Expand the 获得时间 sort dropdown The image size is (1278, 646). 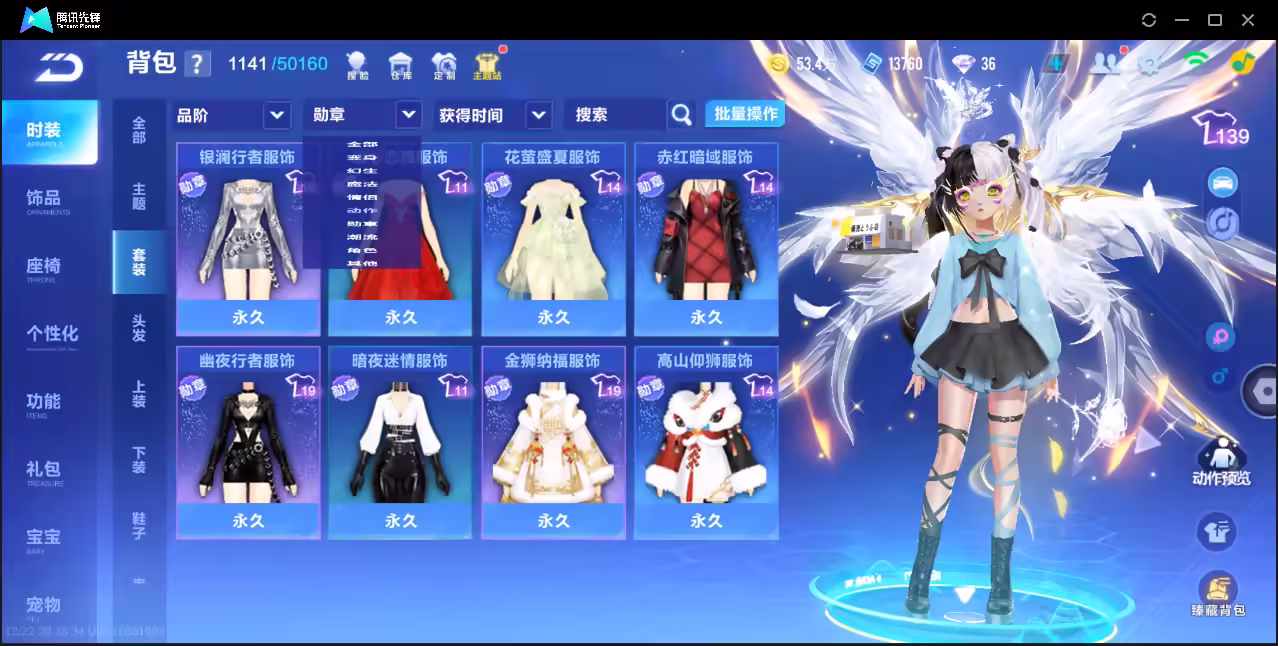pos(494,115)
